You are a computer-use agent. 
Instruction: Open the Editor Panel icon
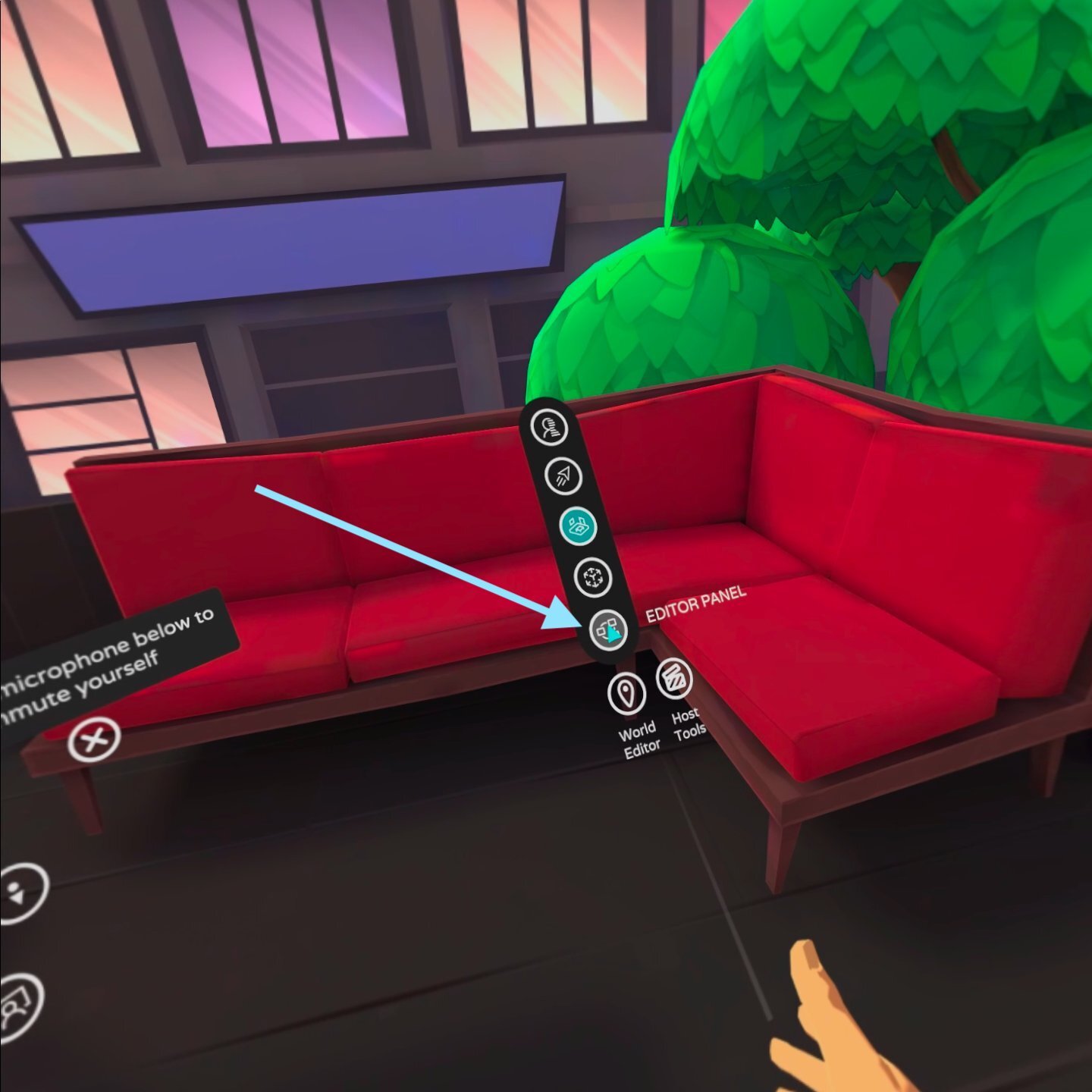[609, 629]
